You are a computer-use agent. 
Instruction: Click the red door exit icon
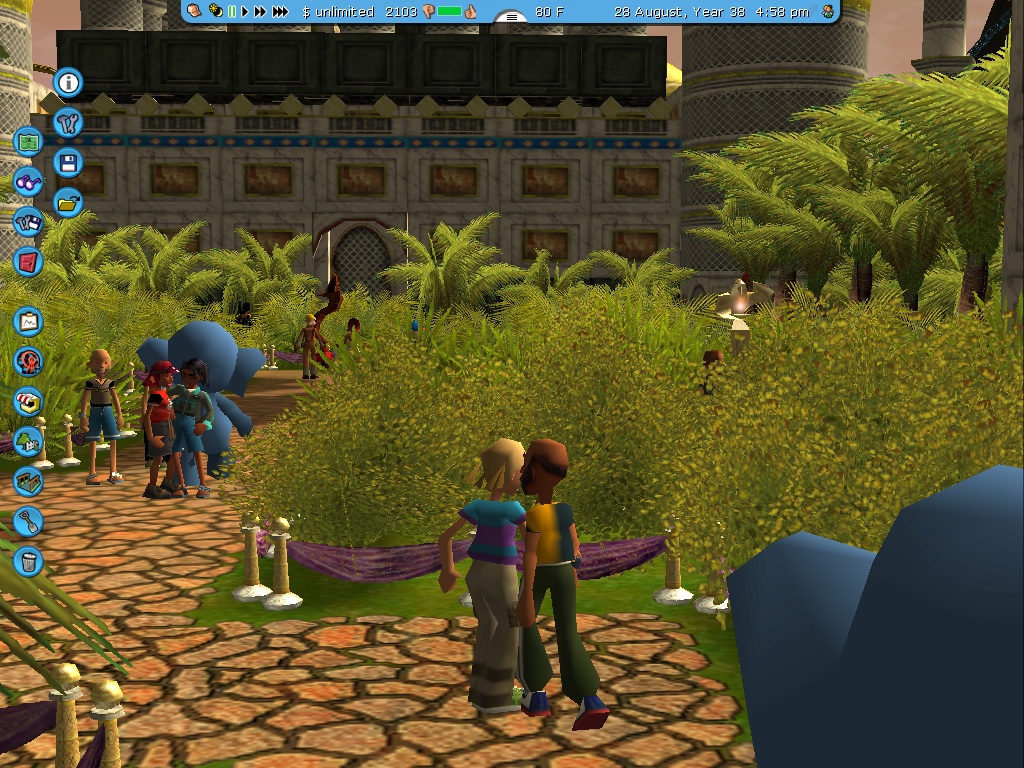(x=28, y=262)
